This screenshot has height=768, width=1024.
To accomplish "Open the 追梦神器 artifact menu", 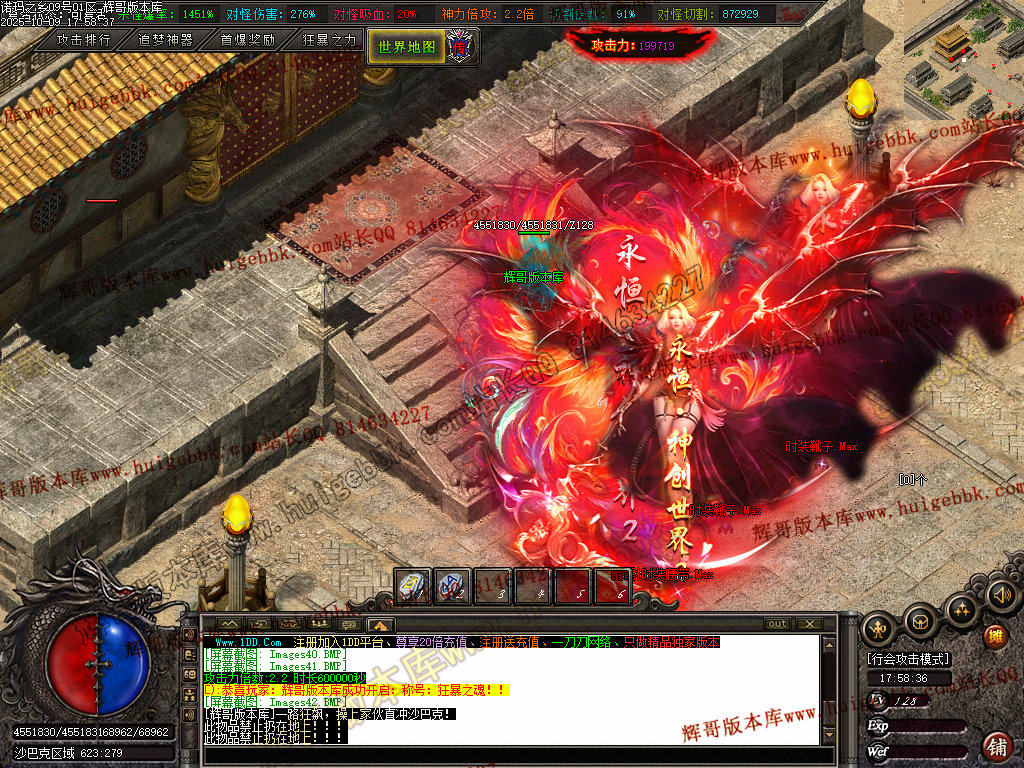I will pos(165,41).
